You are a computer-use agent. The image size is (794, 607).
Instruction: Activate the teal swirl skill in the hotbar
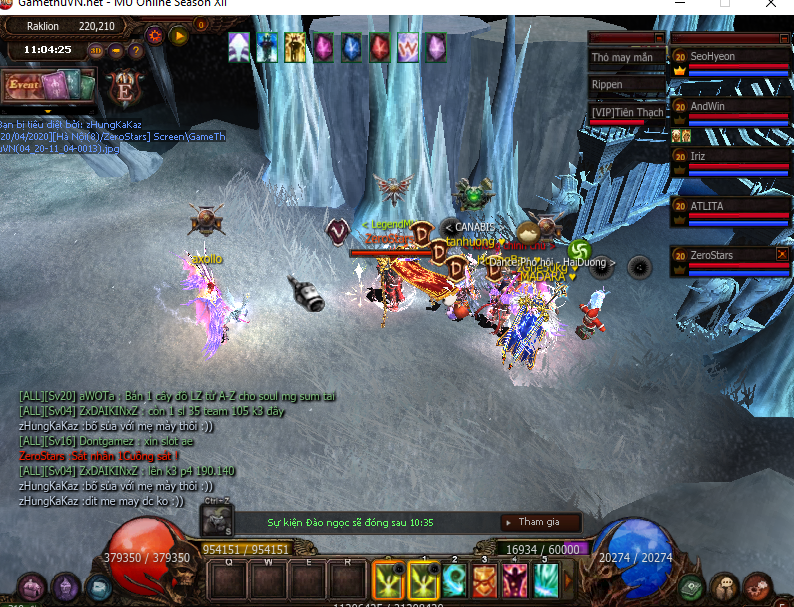click(x=453, y=580)
